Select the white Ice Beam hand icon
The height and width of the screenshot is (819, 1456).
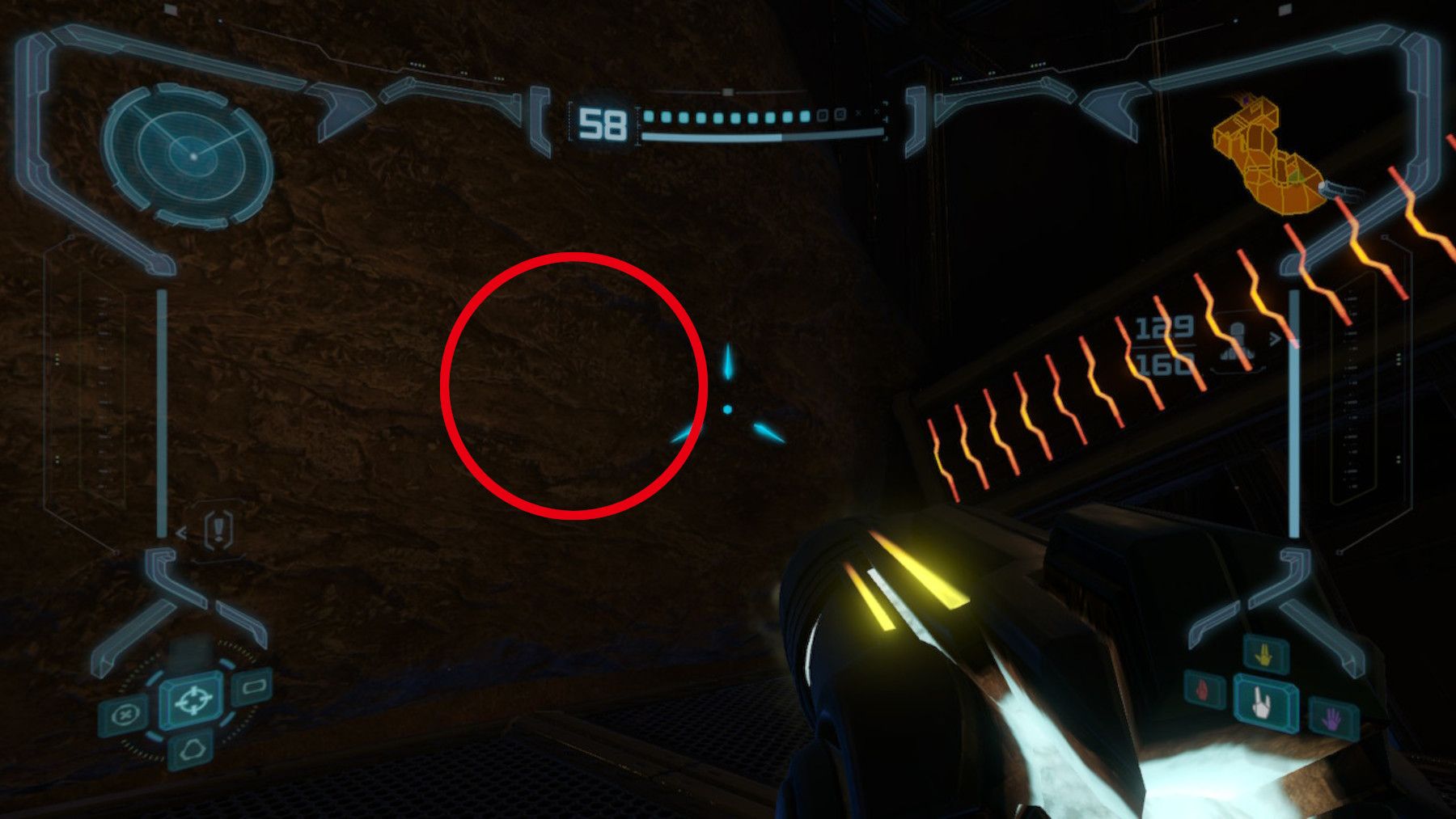(x=1261, y=704)
